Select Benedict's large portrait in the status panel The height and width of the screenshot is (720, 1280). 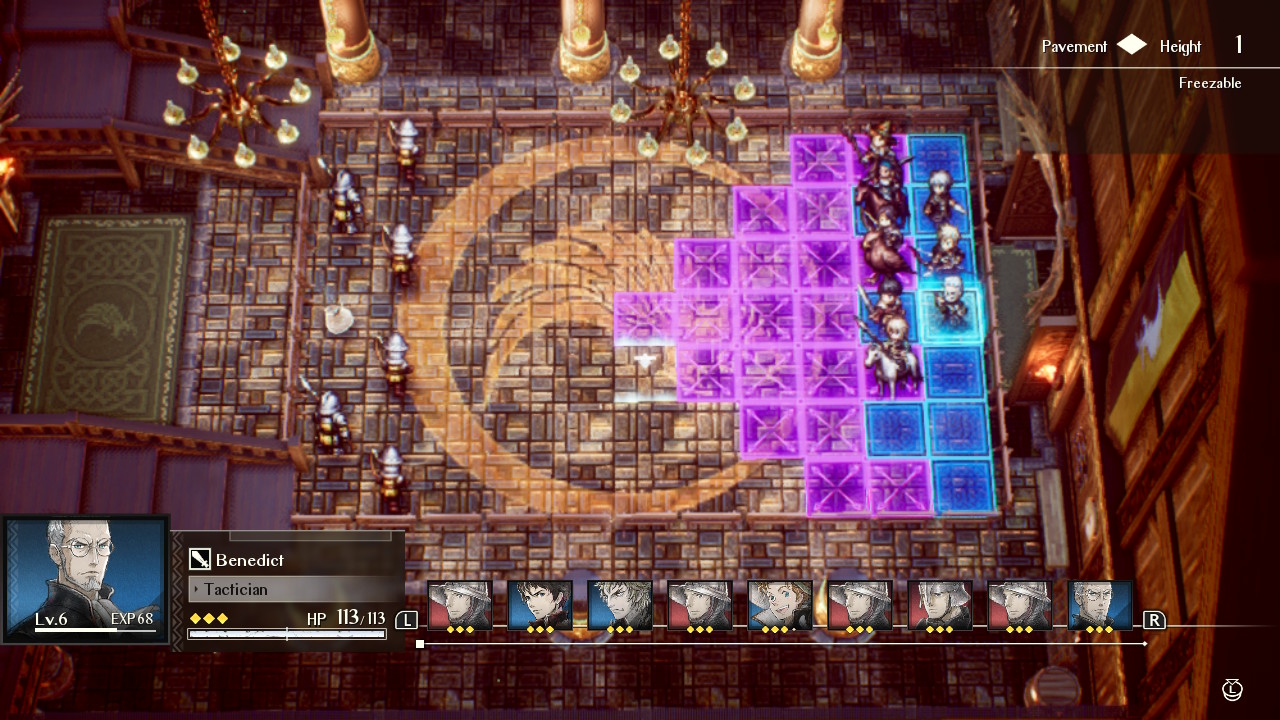click(x=85, y=578)
